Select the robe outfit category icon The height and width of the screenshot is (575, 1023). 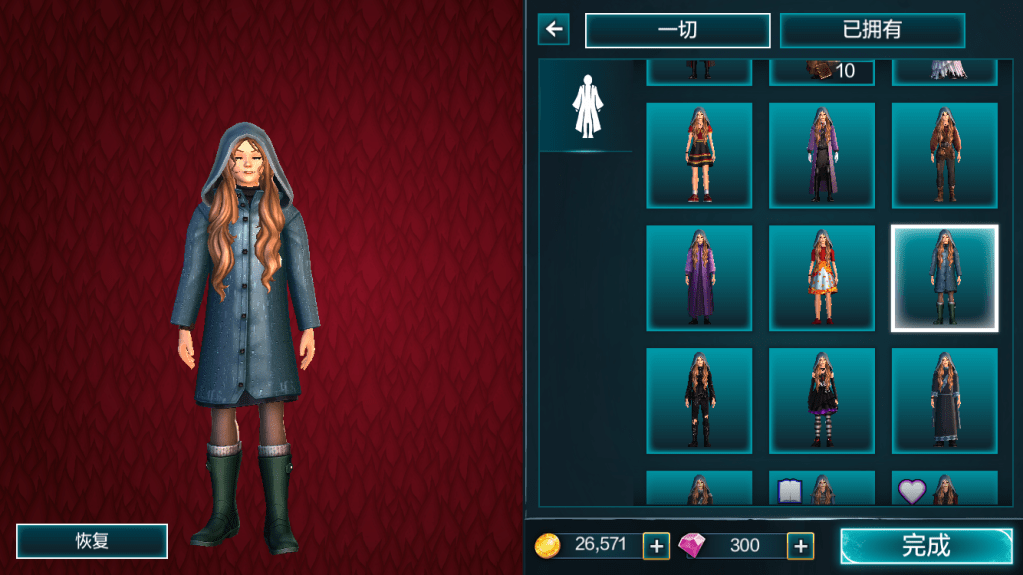(585, 106)
